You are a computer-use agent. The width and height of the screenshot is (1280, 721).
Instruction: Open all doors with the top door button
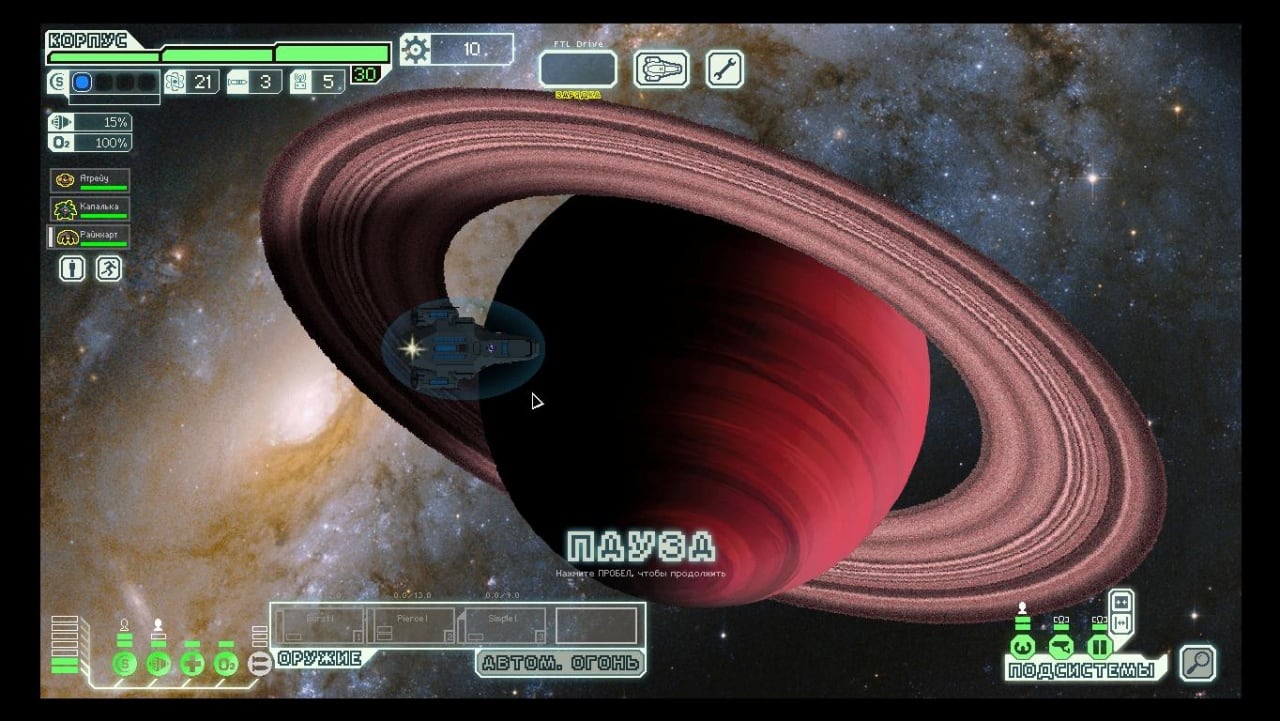(x=1121, y=602)
